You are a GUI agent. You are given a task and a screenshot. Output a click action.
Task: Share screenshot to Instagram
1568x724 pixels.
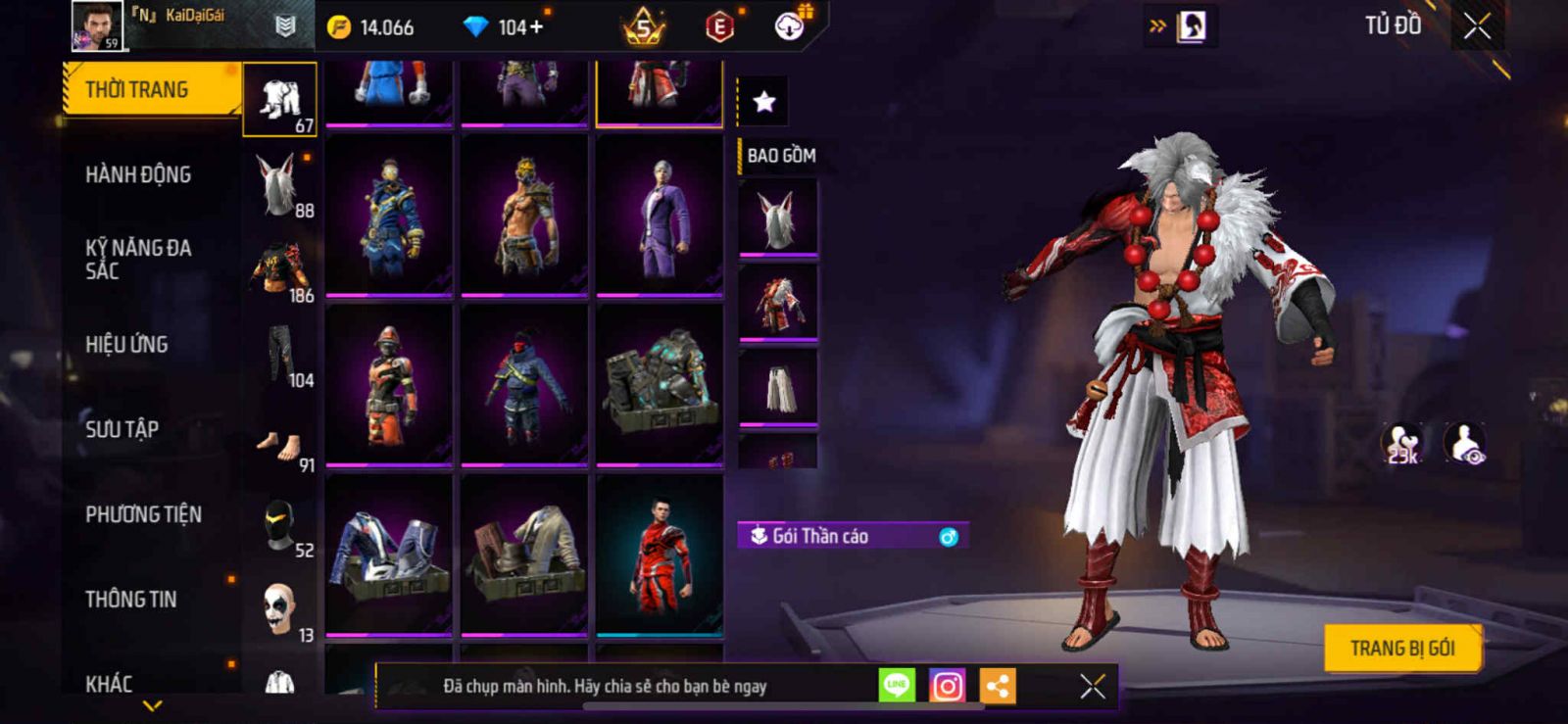coord(947,686)
